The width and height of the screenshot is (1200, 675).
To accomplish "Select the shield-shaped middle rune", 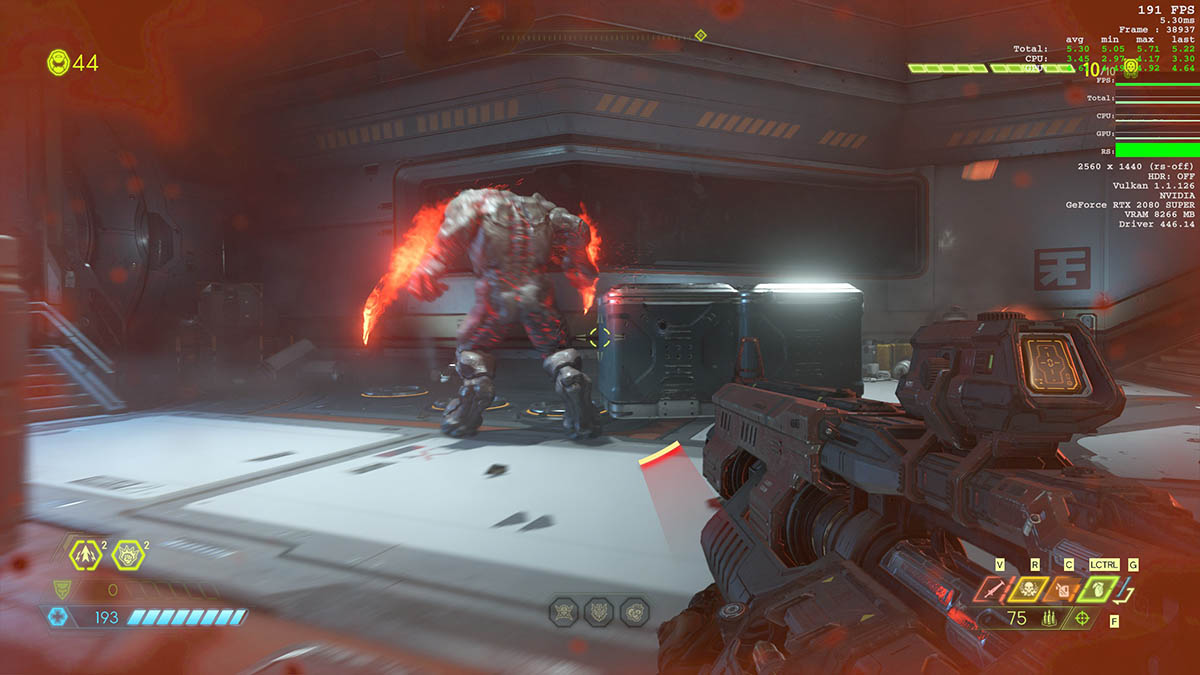I will pos(599,611).
